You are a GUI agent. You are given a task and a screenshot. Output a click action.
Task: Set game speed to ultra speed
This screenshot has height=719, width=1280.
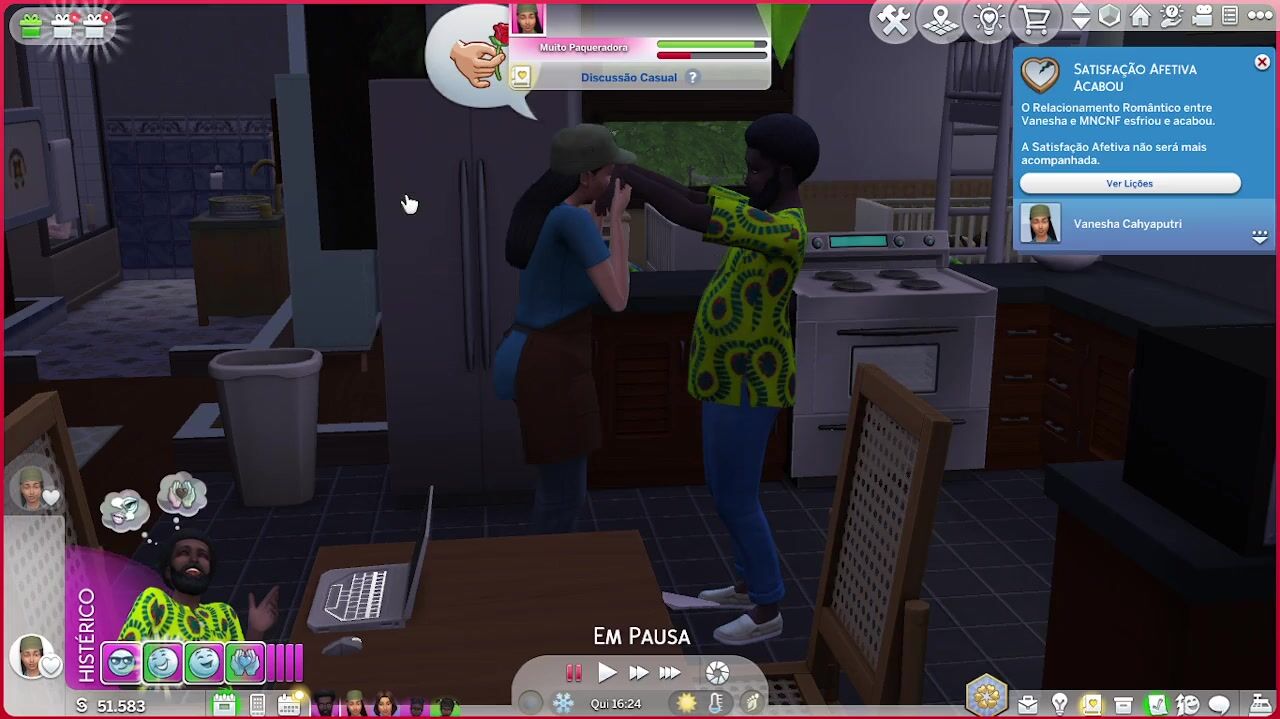670,673
